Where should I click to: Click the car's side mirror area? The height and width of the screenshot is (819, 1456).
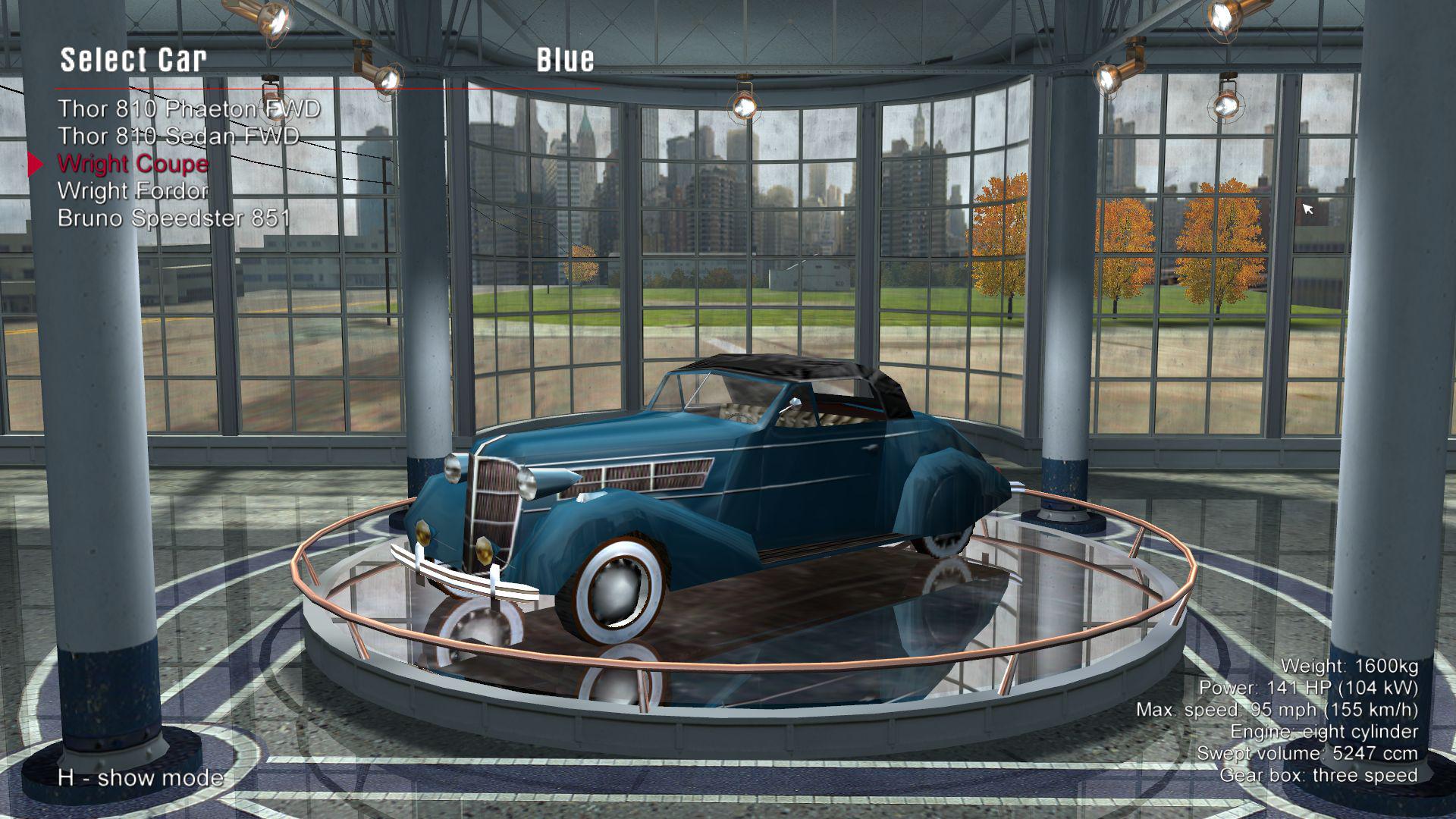pos(796,402)
